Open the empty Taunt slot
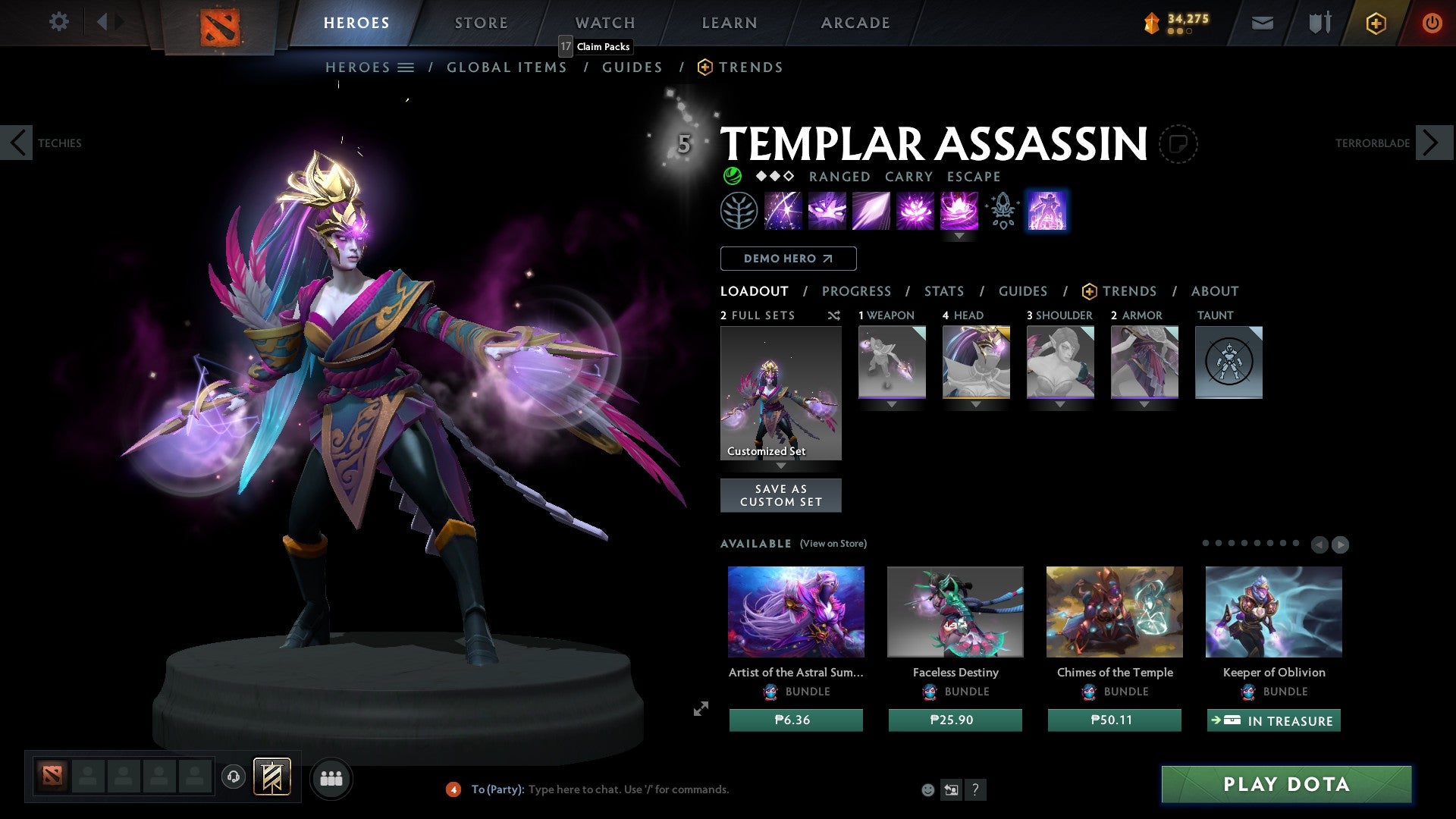This screenshot has width=1456, height=819. pos(1228,362)
